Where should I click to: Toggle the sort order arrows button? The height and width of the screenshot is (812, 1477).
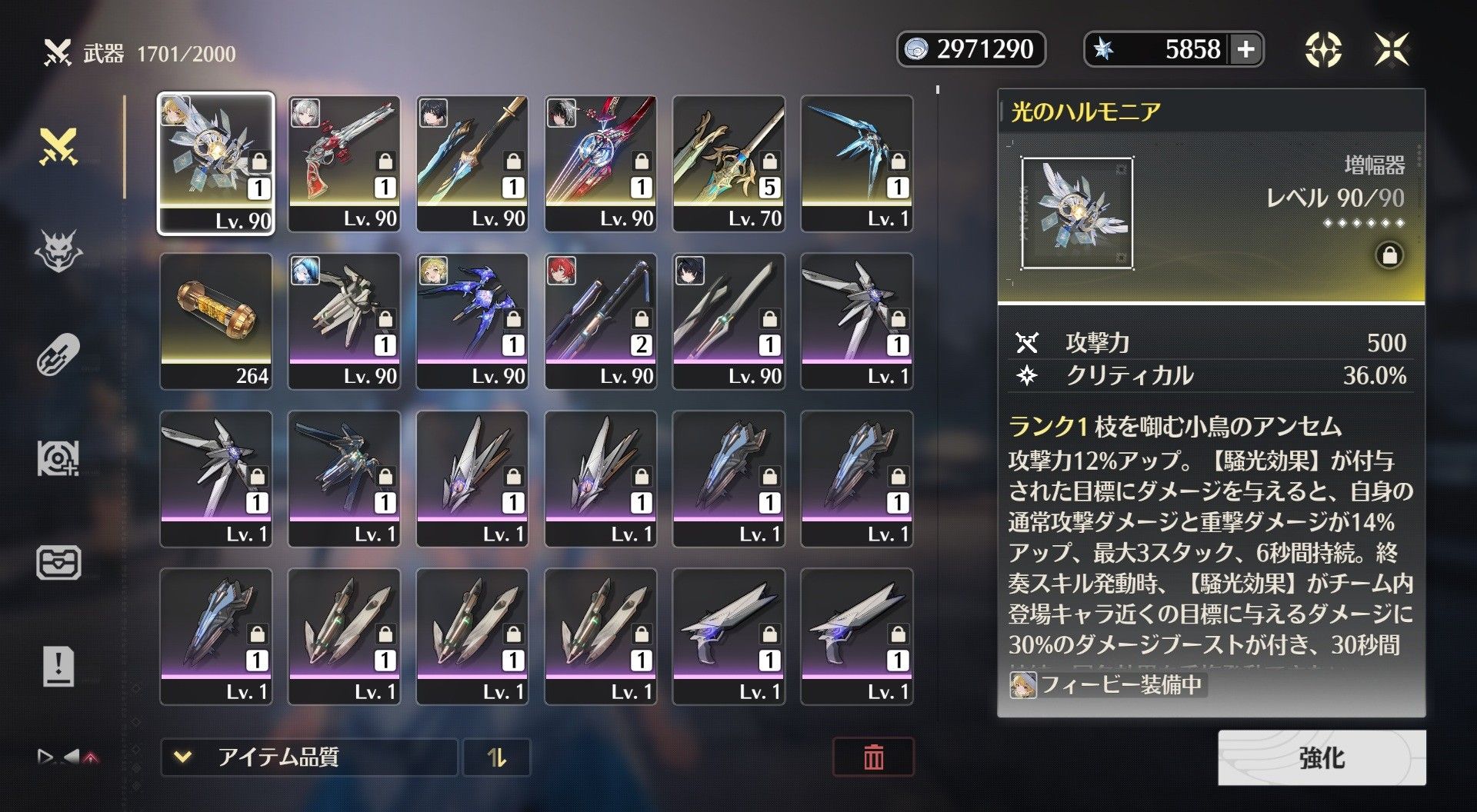497,757
